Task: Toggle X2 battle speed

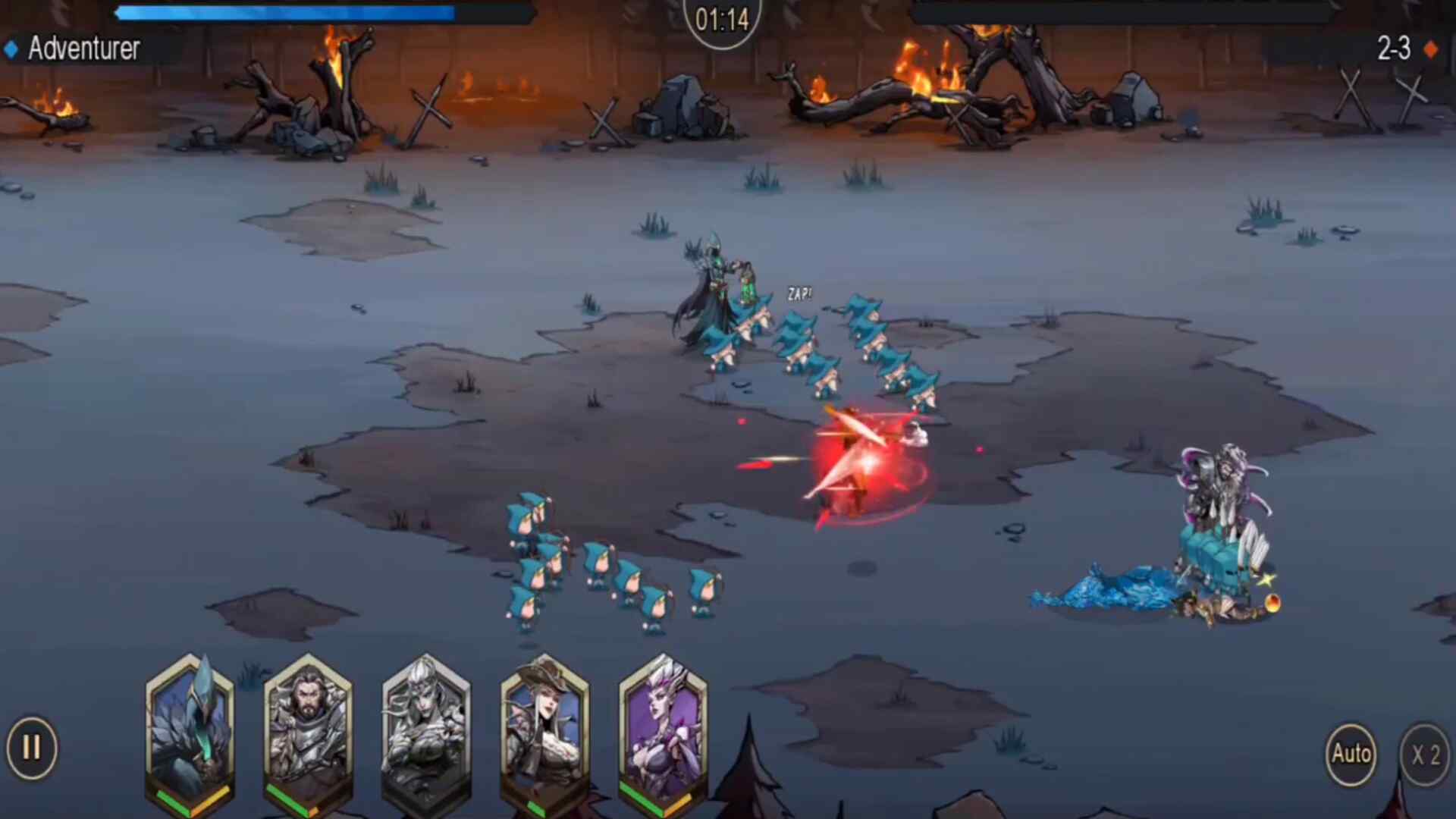Action: coord(1425,755)
